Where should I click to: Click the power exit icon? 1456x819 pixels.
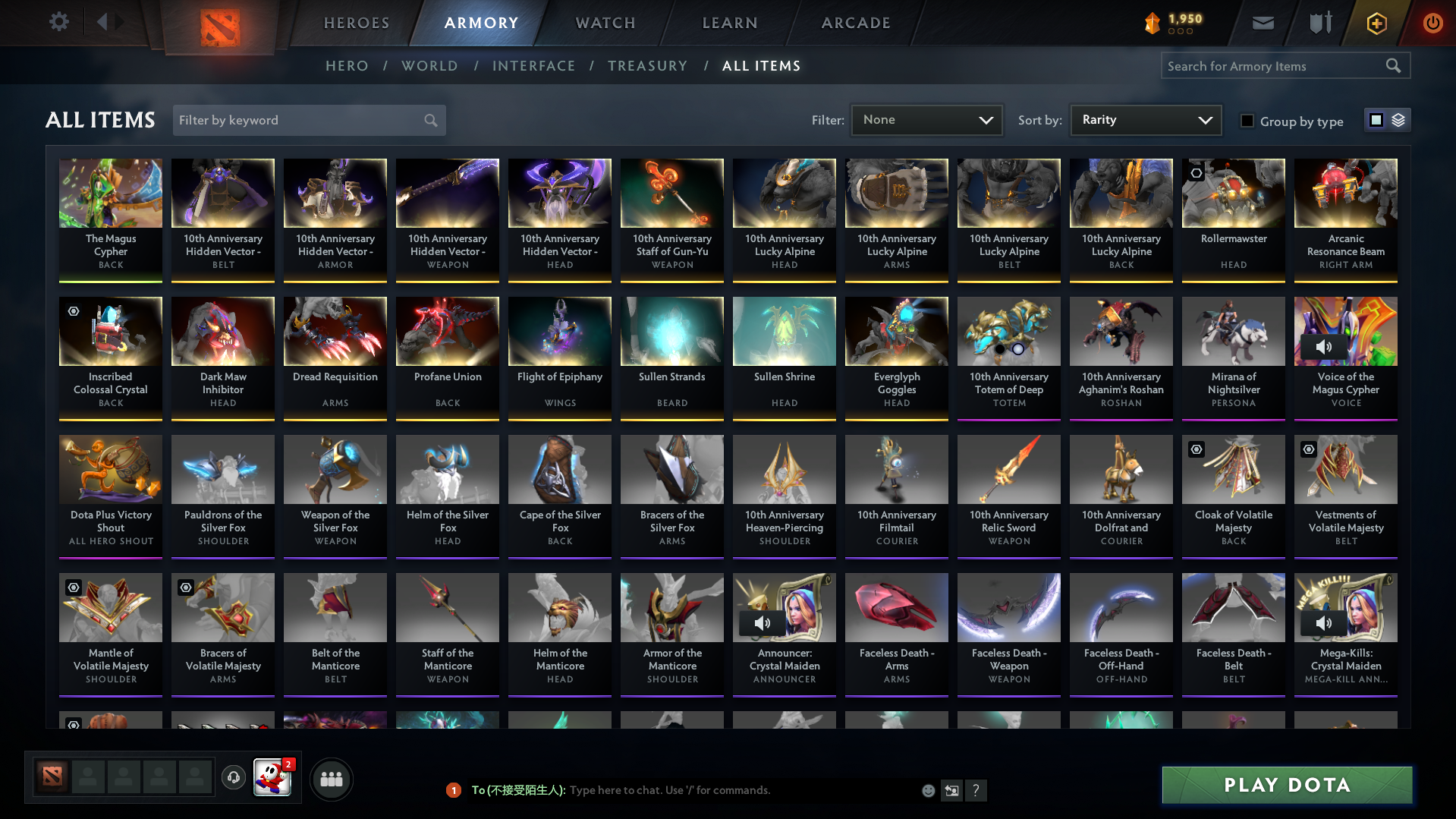tap(1432, 22)
